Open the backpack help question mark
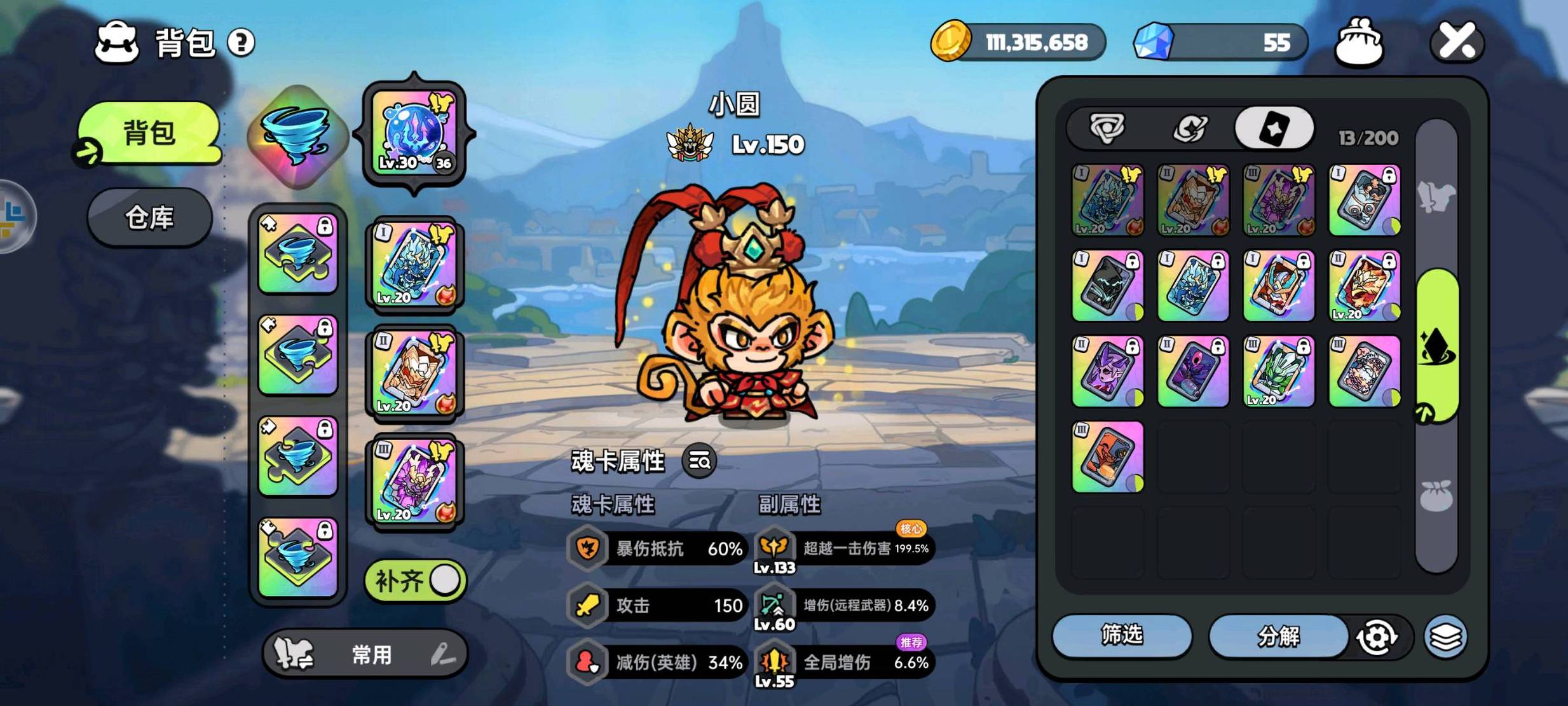This screenshot has height=706, width=1568. (x=241, y=43)
